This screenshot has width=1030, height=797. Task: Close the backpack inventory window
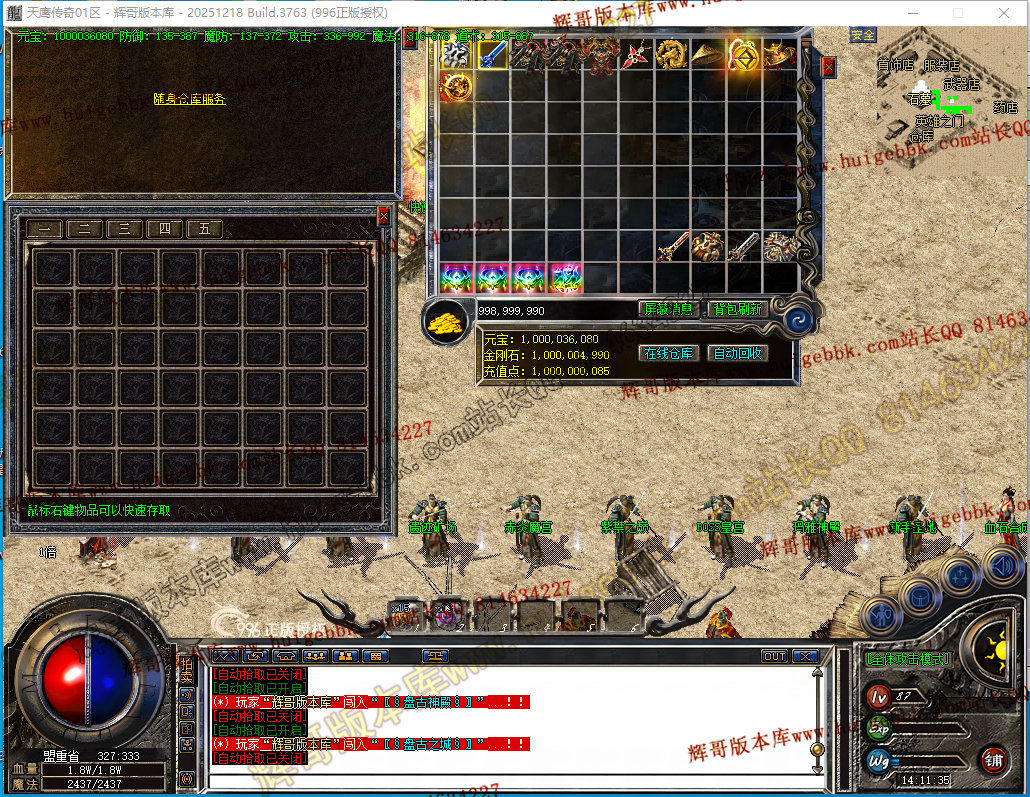(827, 67)
